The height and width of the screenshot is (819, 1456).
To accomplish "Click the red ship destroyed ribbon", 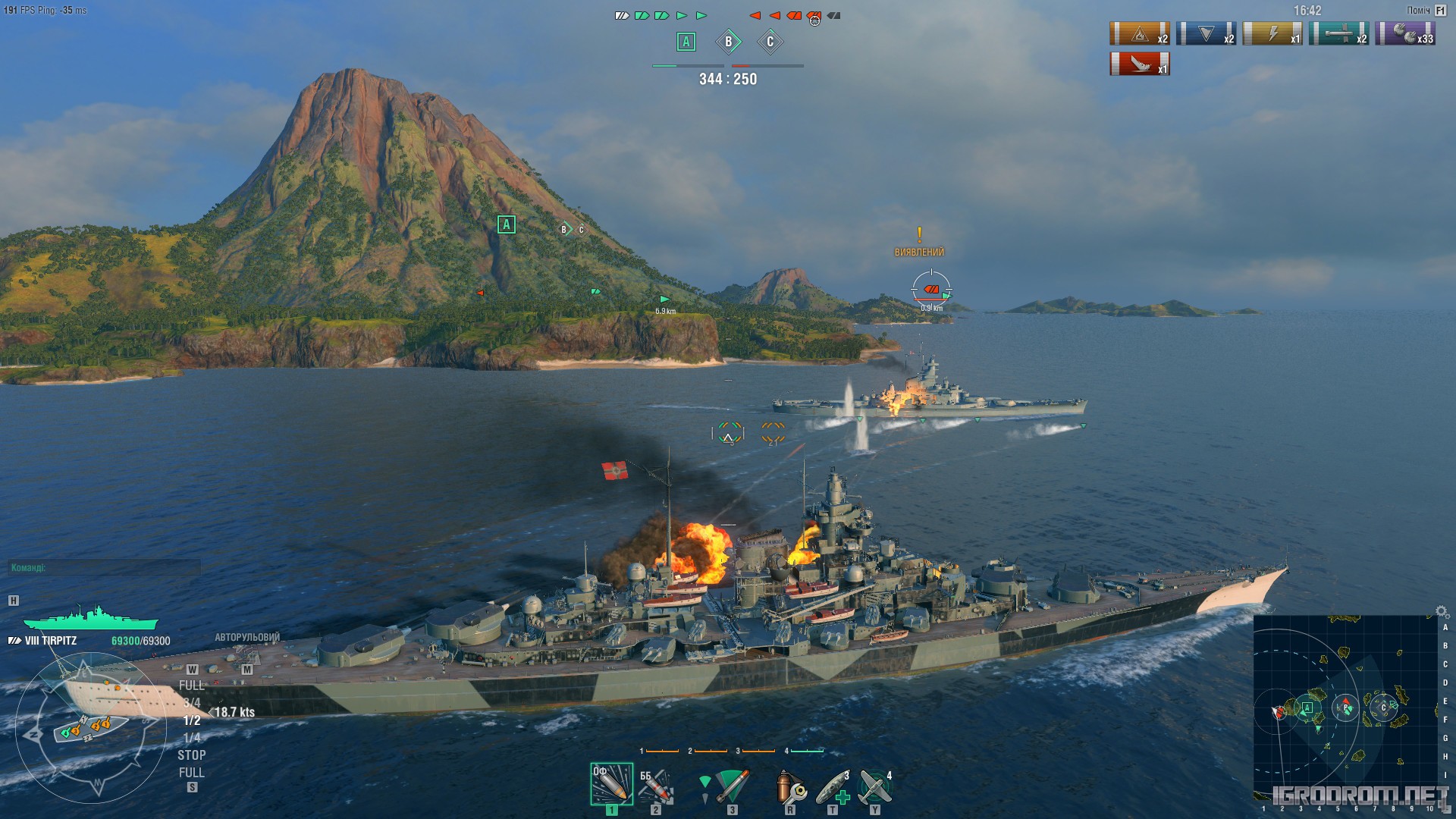I will (1139, 64).
